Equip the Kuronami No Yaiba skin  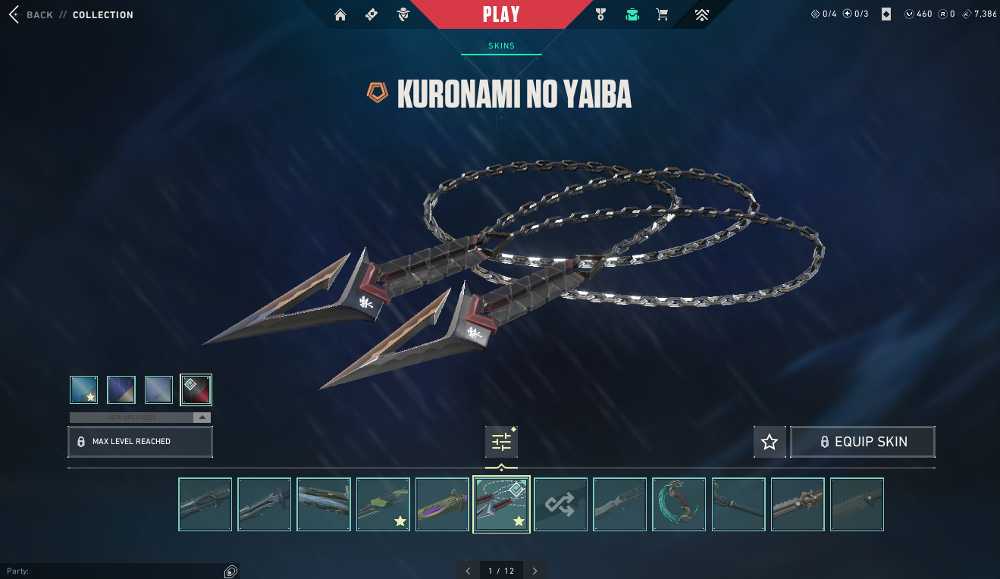862,442
